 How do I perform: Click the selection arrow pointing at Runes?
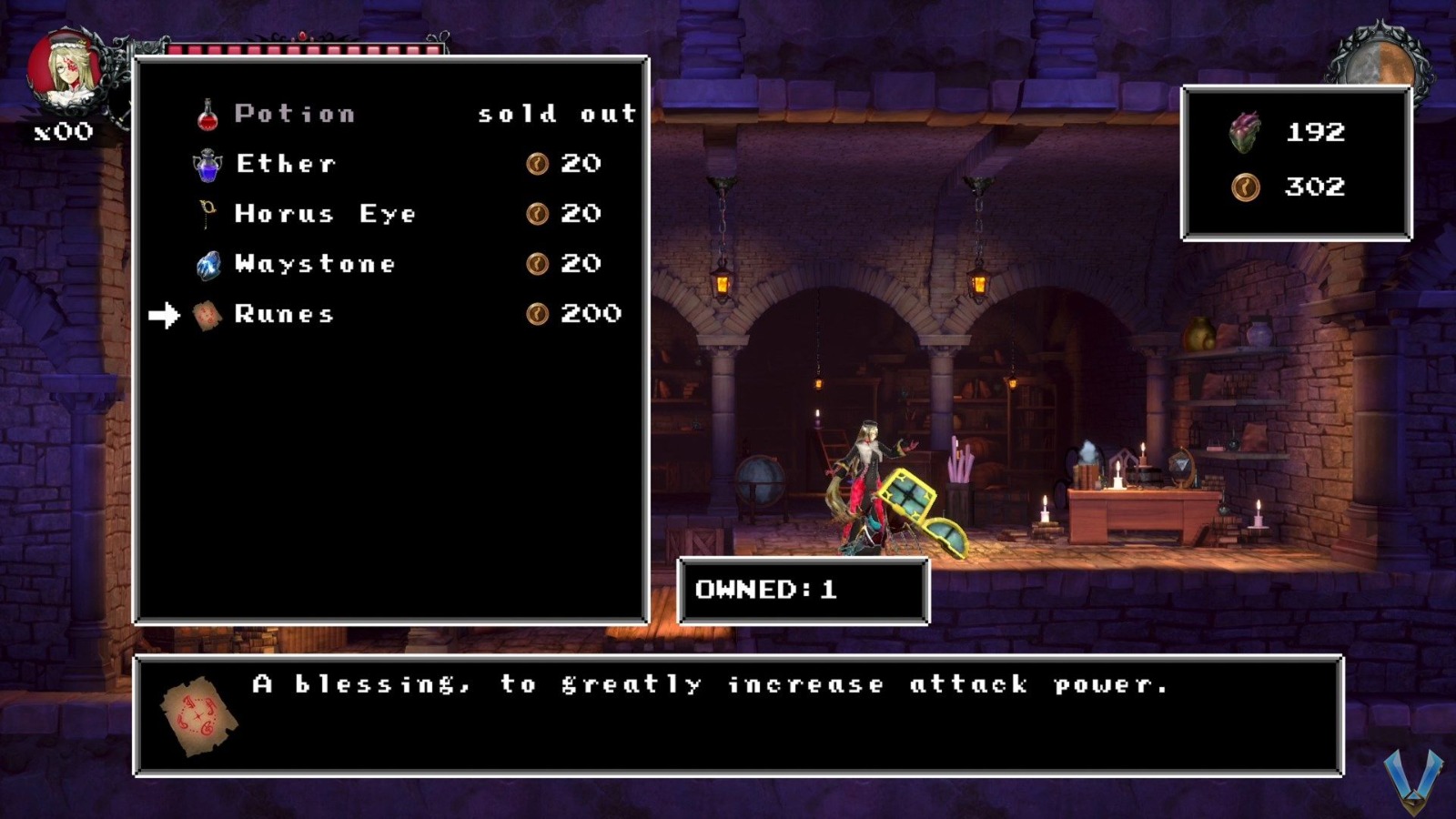coord(167,315)
